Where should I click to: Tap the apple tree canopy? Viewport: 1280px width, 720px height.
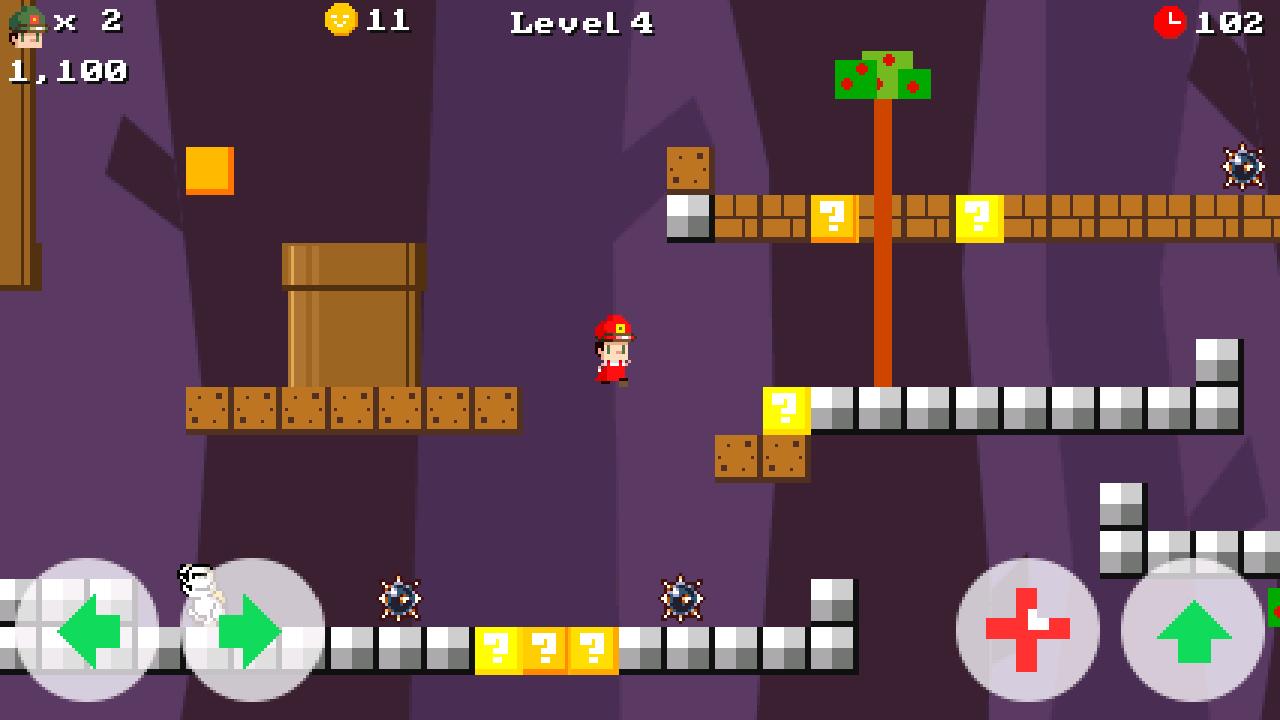coord(884,75)
